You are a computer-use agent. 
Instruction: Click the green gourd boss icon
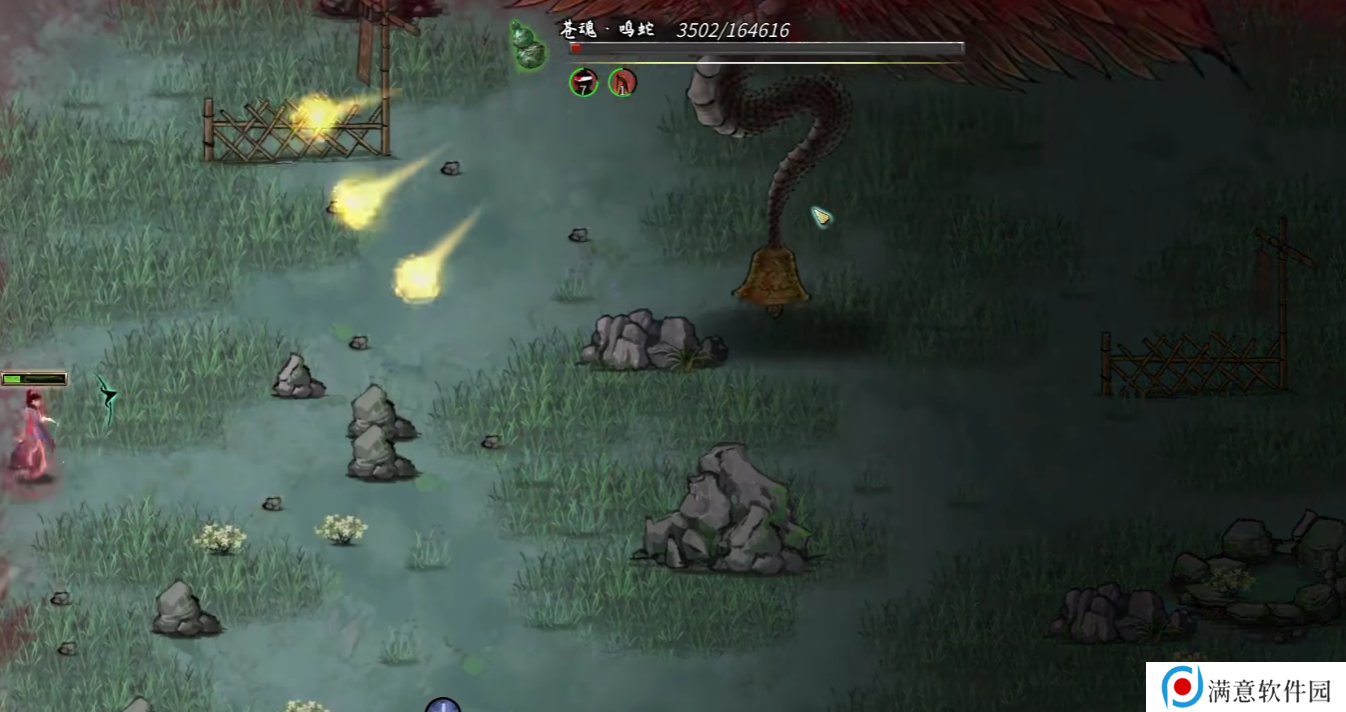point(525,45)
